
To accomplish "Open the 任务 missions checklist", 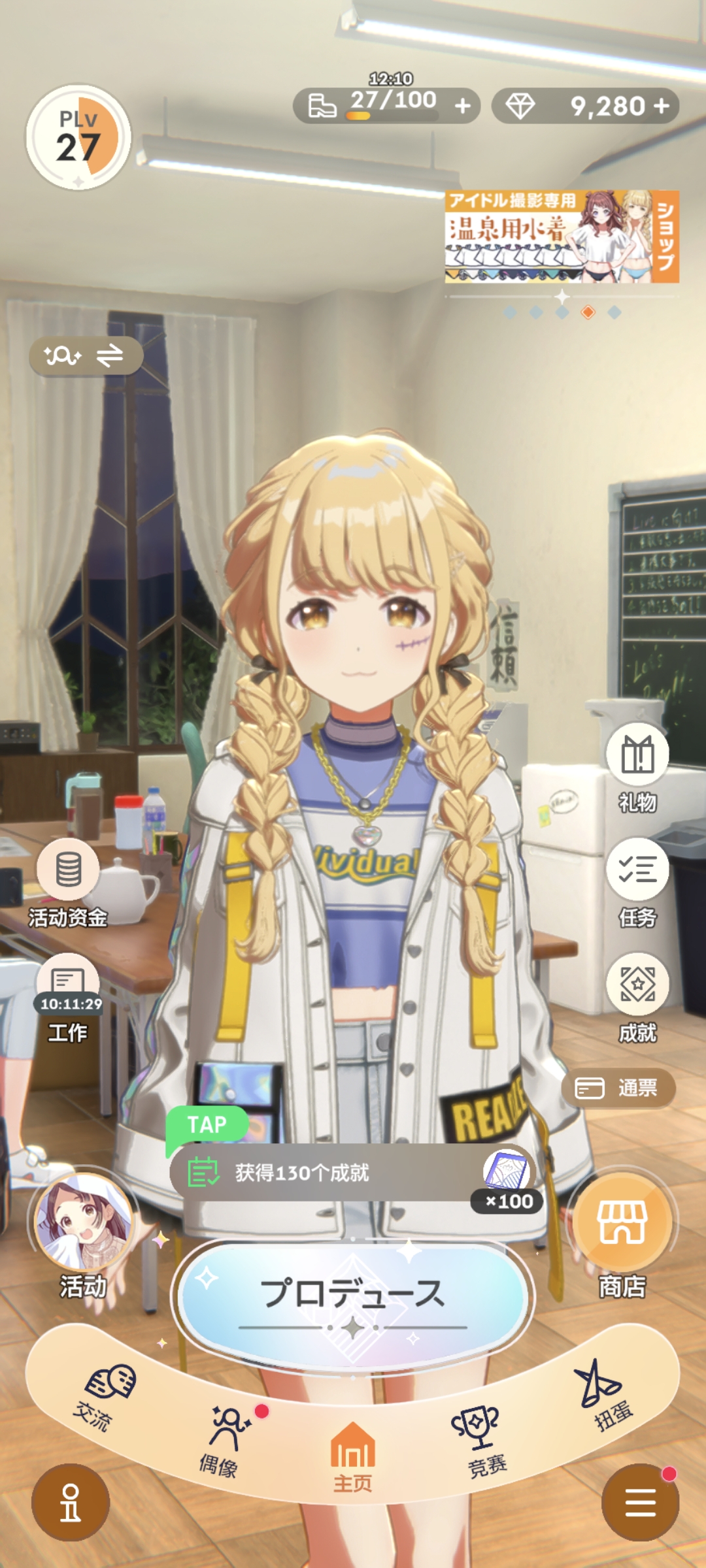I will tap(637, 870).
